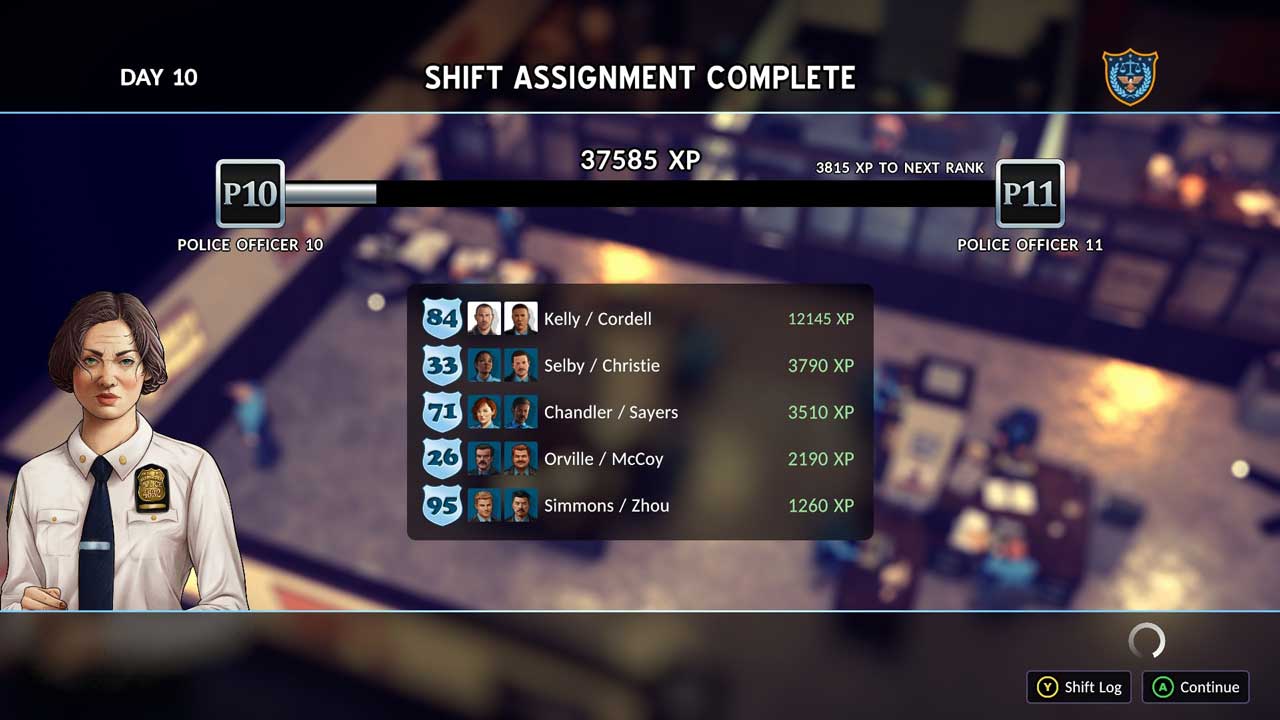Pick the Orville / McCoy unit row
1280x720 pixels.
click(639, 459)
